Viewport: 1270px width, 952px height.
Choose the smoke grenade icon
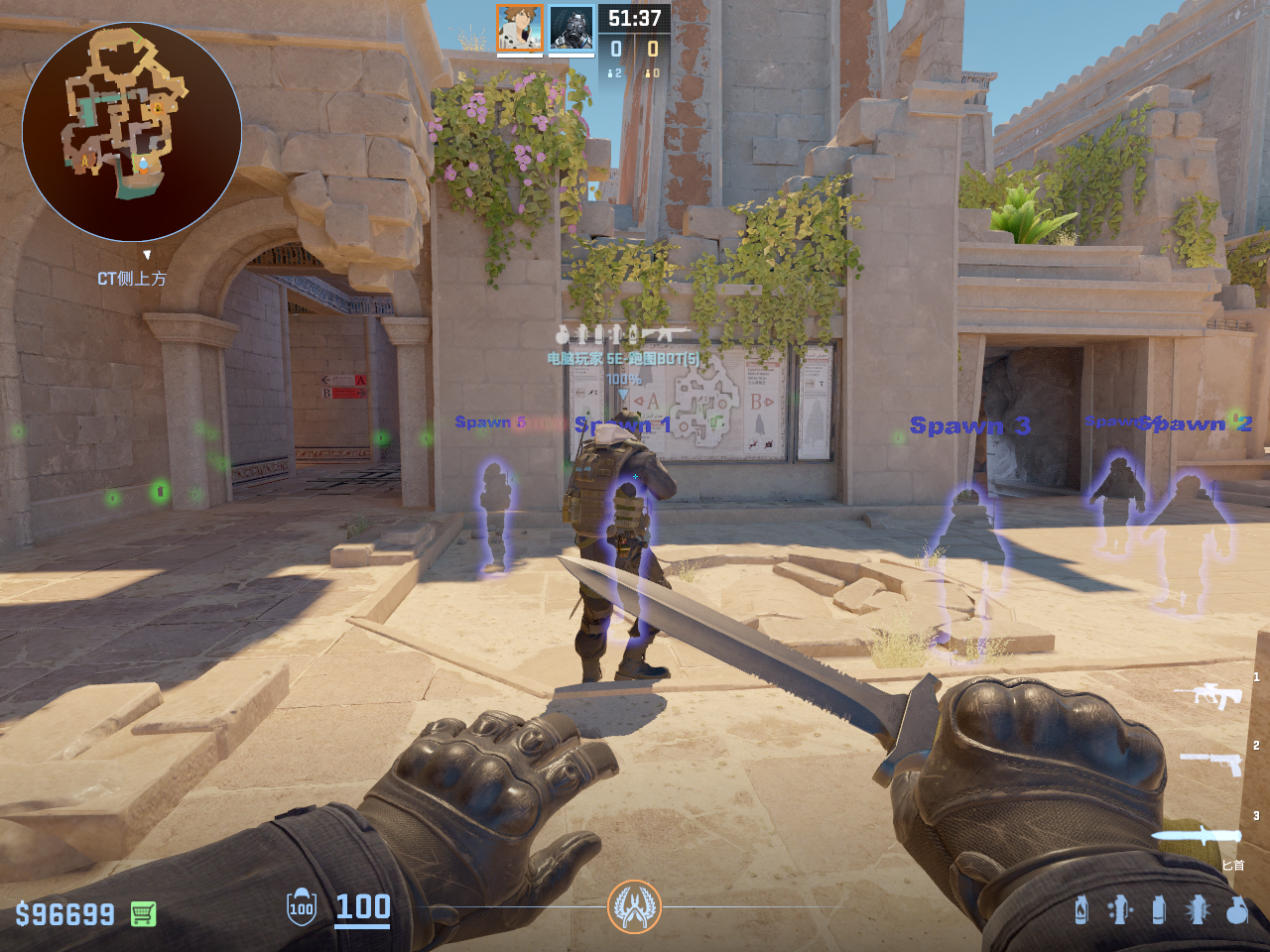(x=1159, y=909)
